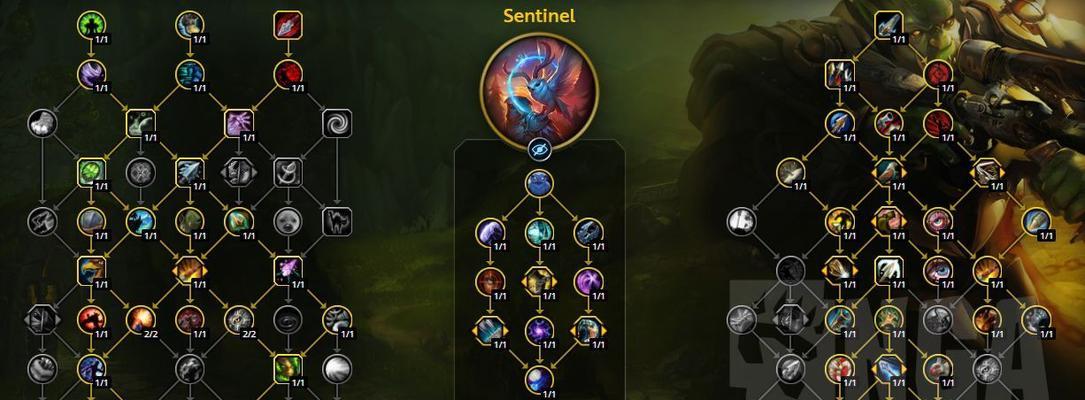Learn the greyed-out white paw talent
This screenshot has height=400, width=1085.
(42, 123)
